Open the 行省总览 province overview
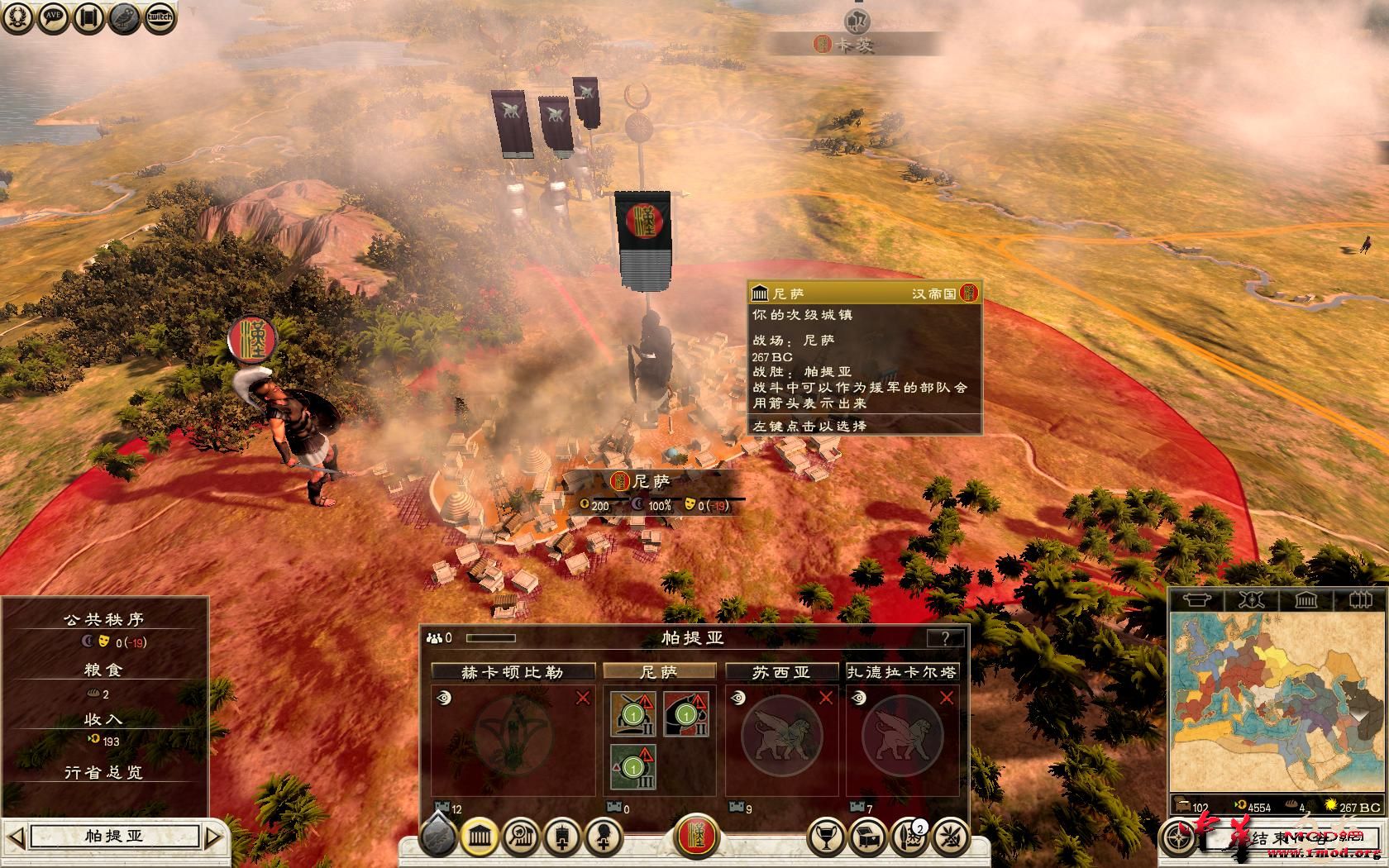1389x868 pixels. pyautogui.click(x=103, y=772)
